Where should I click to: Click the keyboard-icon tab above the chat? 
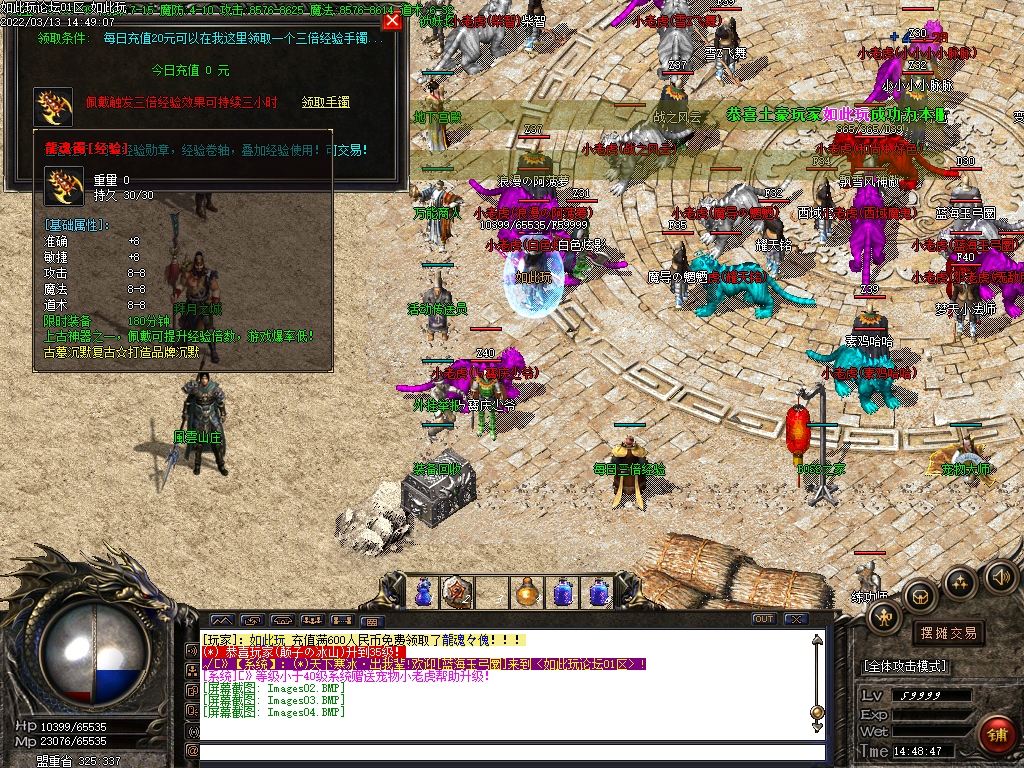pos(371,620)
